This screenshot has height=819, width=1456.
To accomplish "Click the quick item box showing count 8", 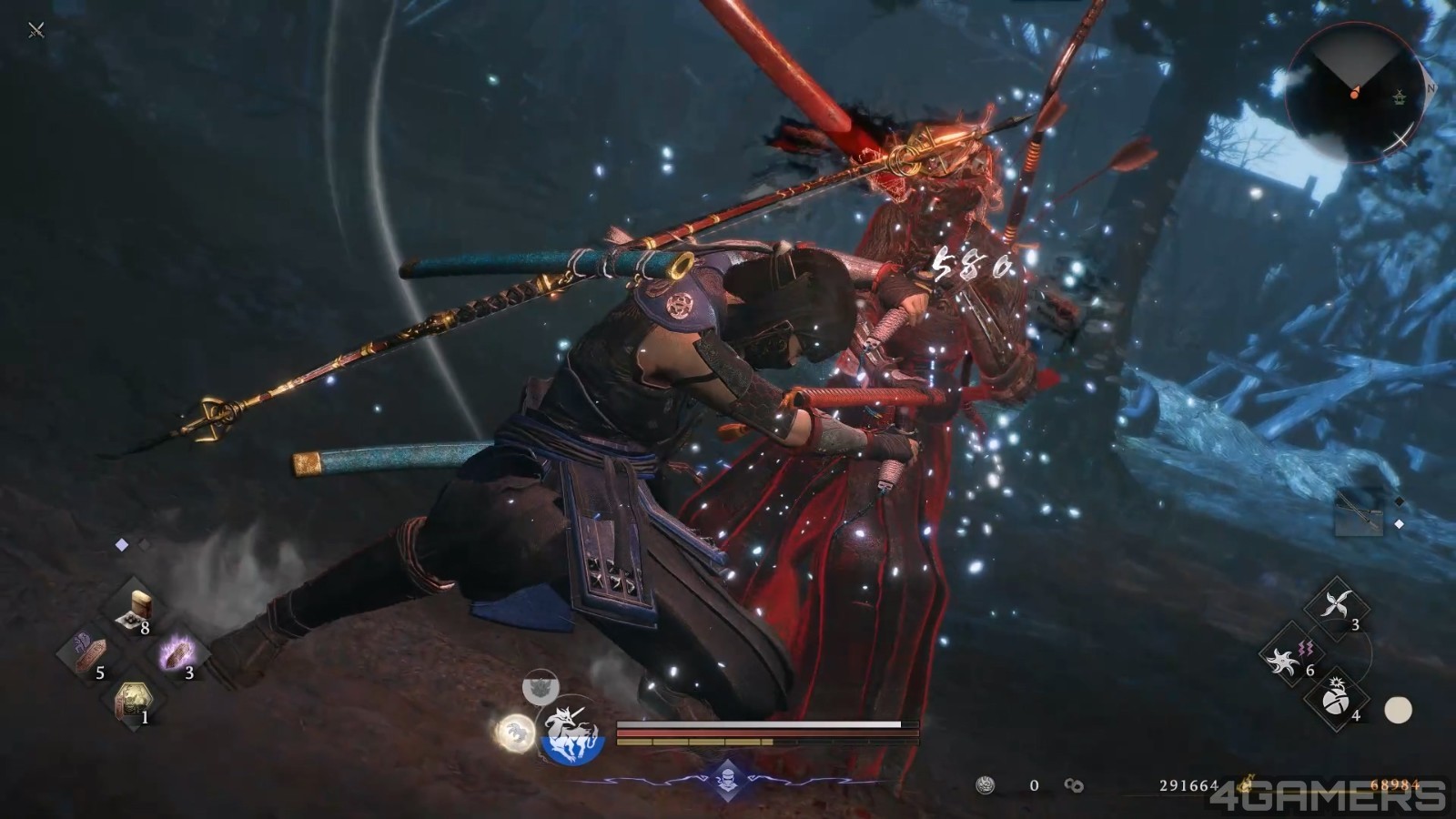I will click(x=136, y=606).
